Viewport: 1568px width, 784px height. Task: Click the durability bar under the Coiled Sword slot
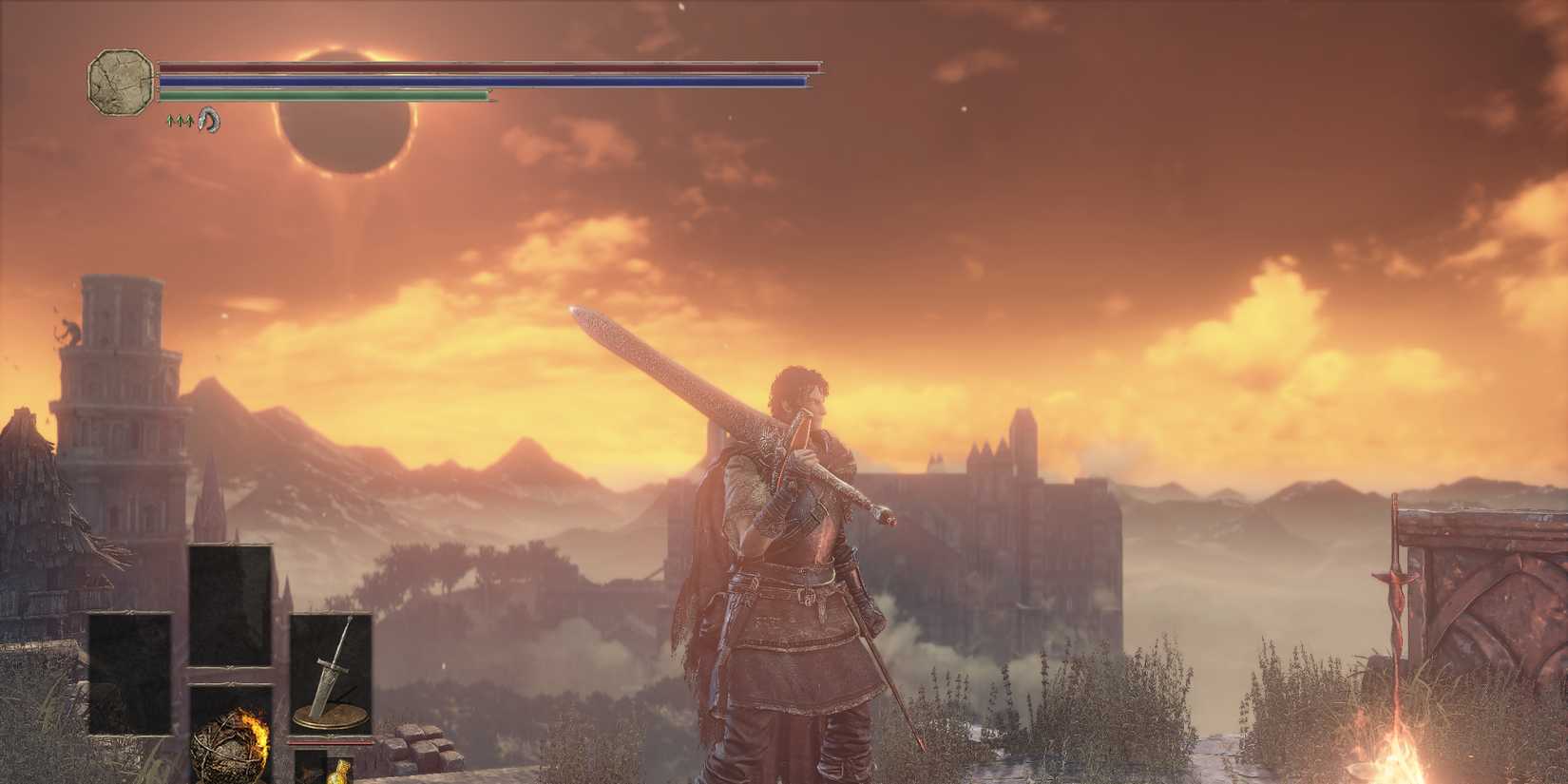coord(333,743)
